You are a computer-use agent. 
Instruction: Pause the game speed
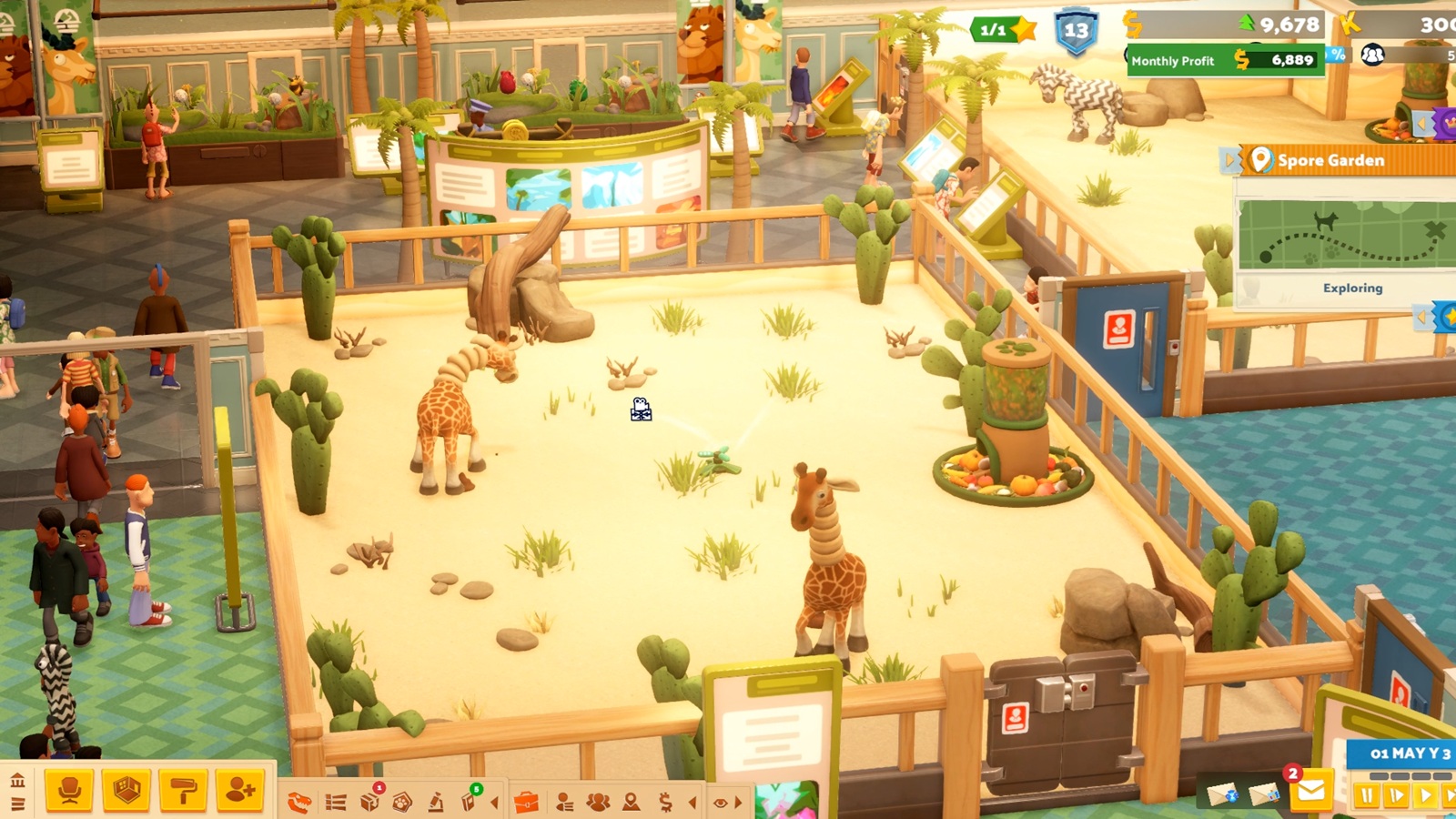tap(1366, 796)
